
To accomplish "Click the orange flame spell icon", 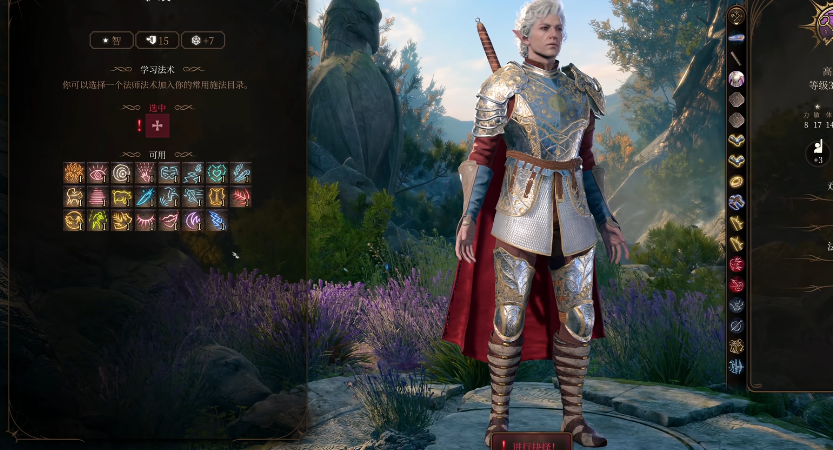I will pyautogui.click(x=74, y=173).
